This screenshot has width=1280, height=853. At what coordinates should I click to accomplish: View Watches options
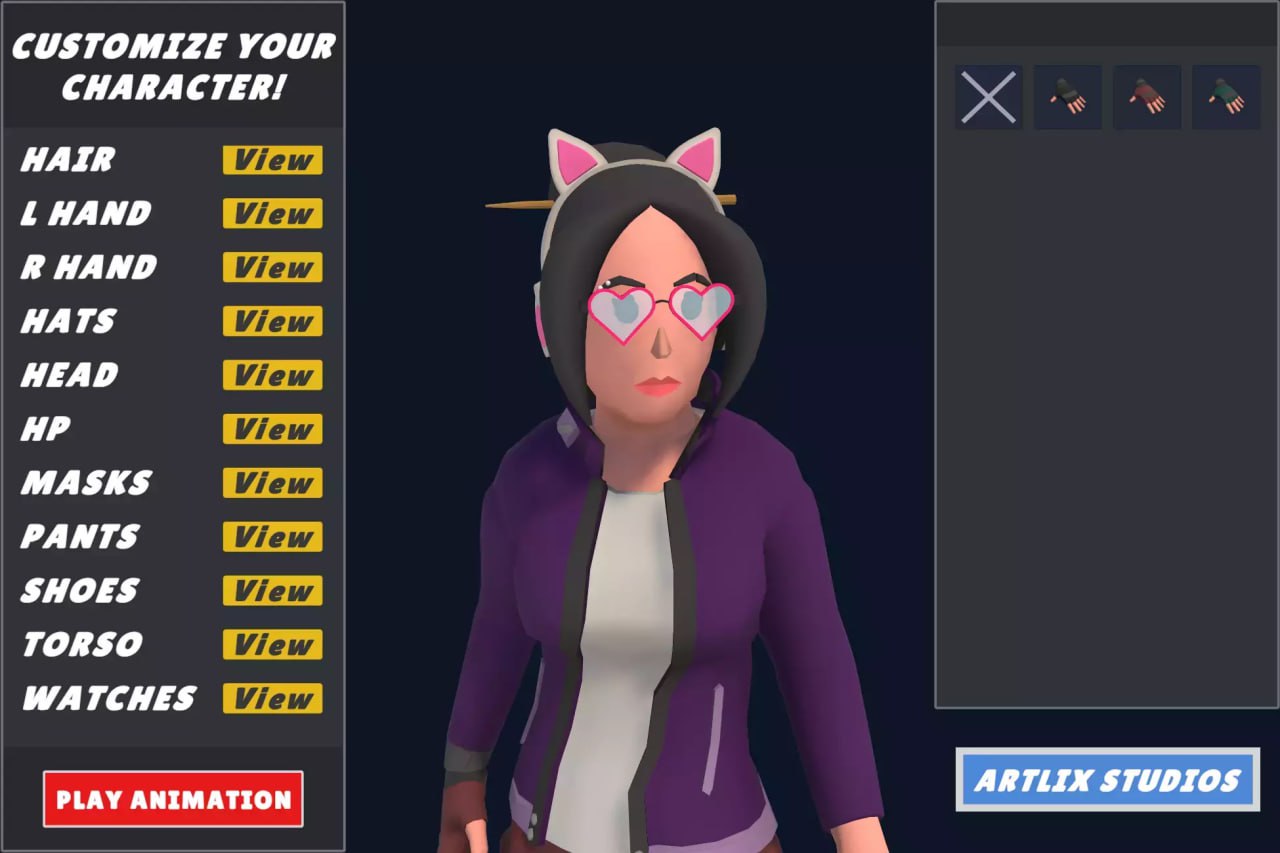pos(271,699)
